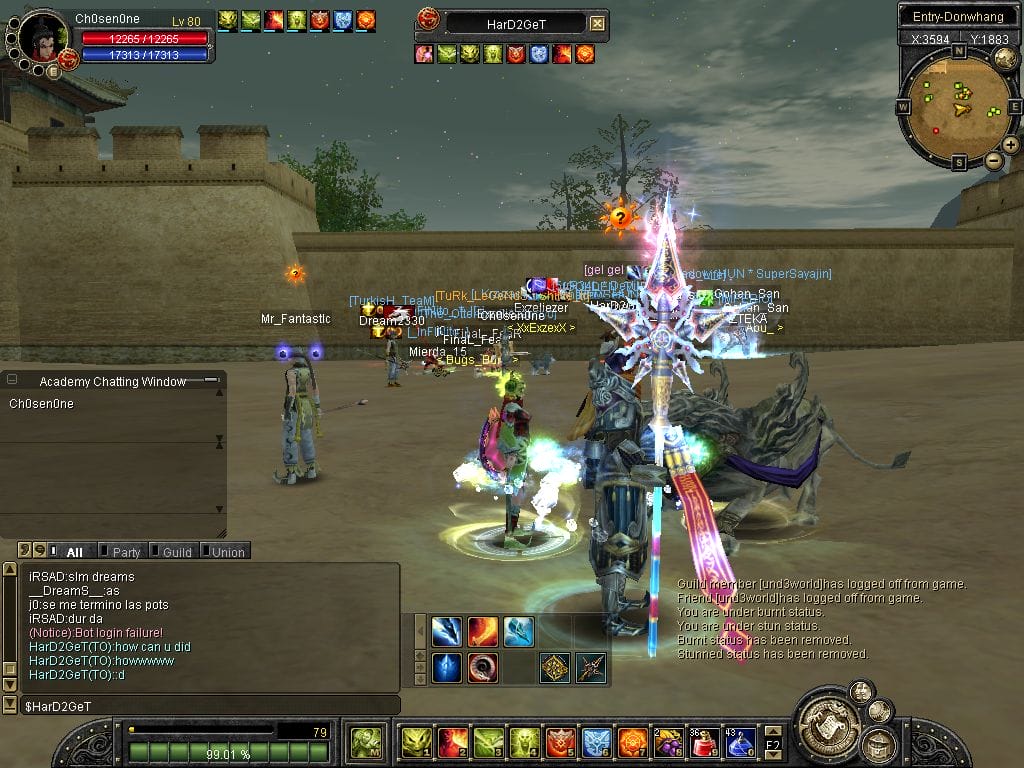This screenshot has width=1024, height=768.
Task: Click the minimap's zoom-in plus button
Action: [1011, 145]
